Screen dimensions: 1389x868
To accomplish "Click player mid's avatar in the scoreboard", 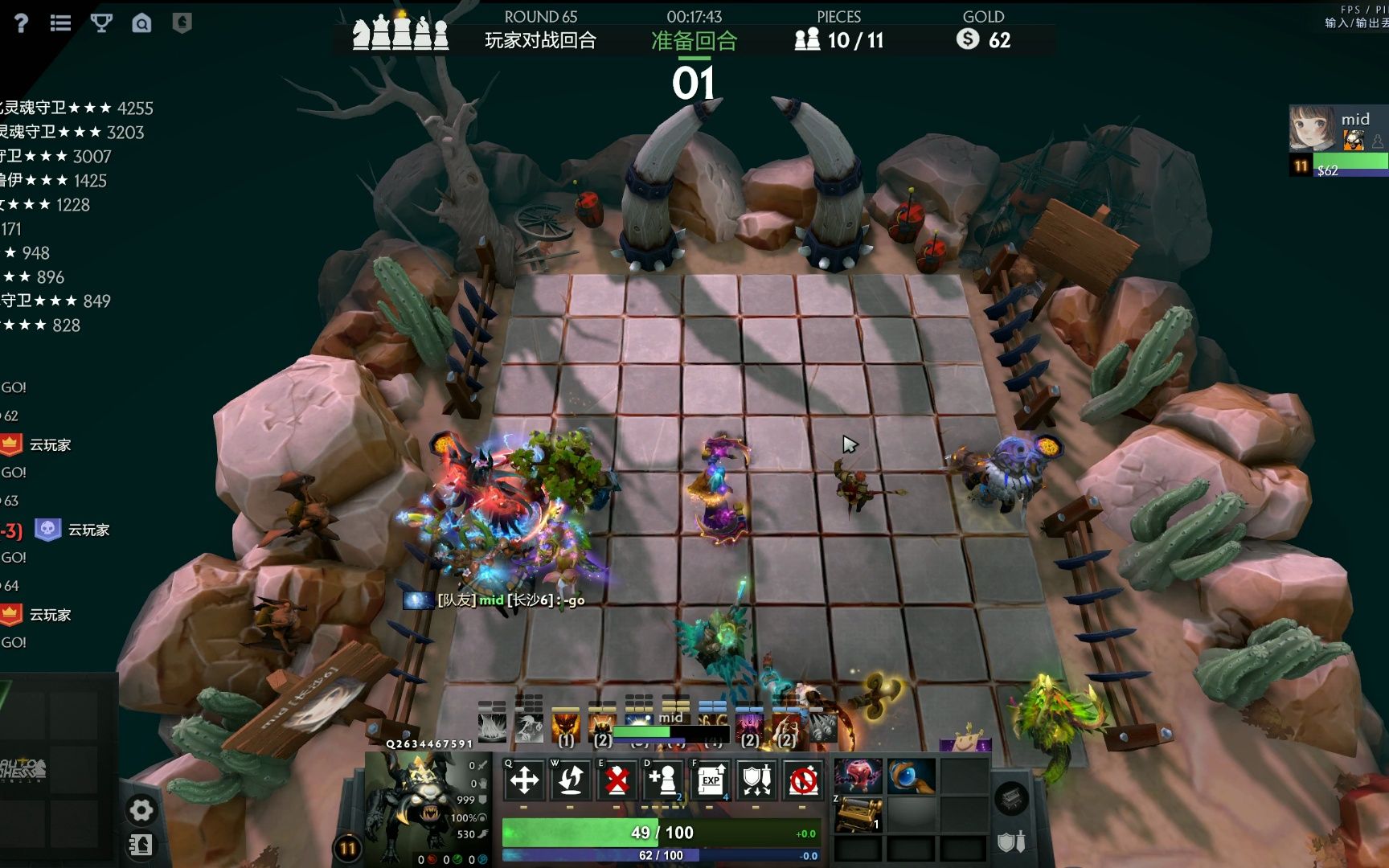I will (1311, 129).
